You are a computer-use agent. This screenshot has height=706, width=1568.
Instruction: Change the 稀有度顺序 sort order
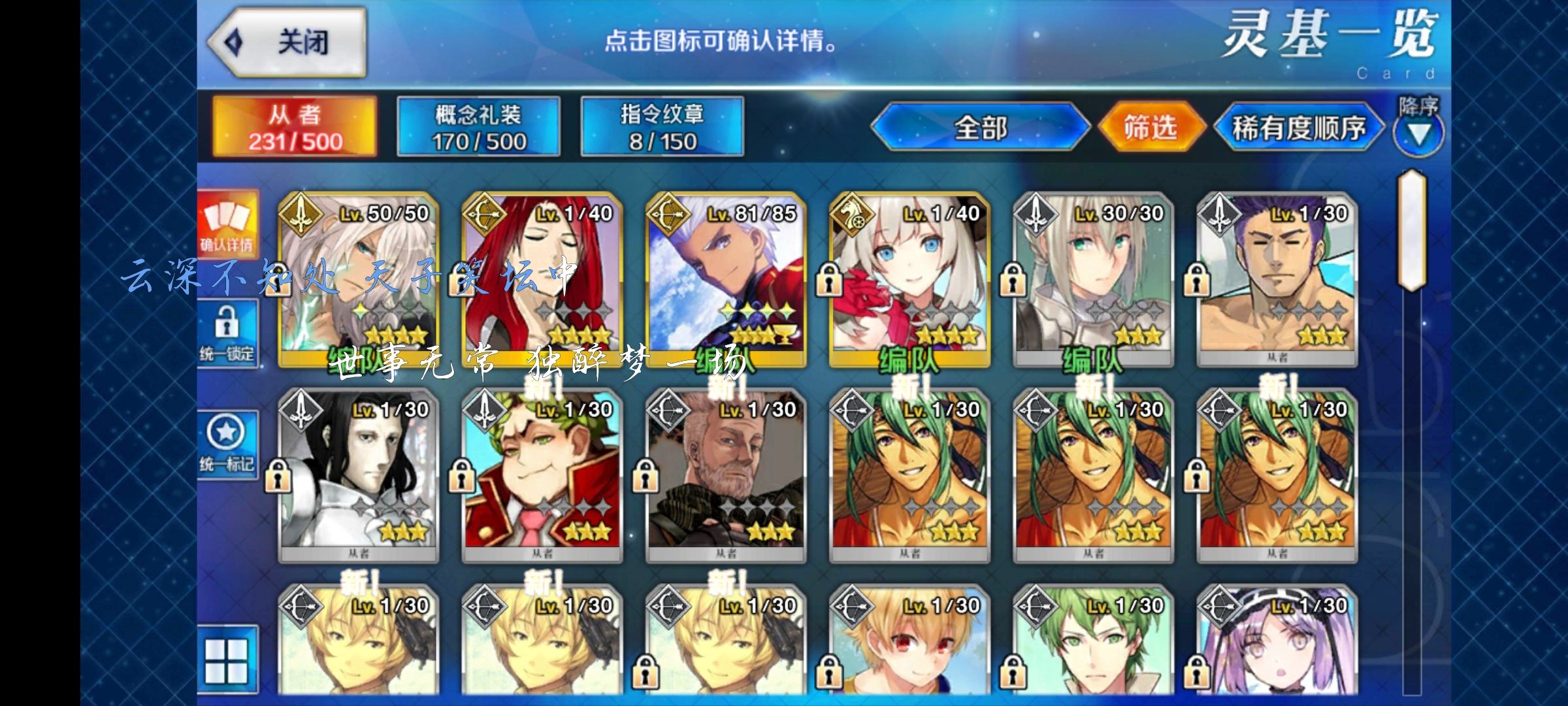tap(1298, 128)
